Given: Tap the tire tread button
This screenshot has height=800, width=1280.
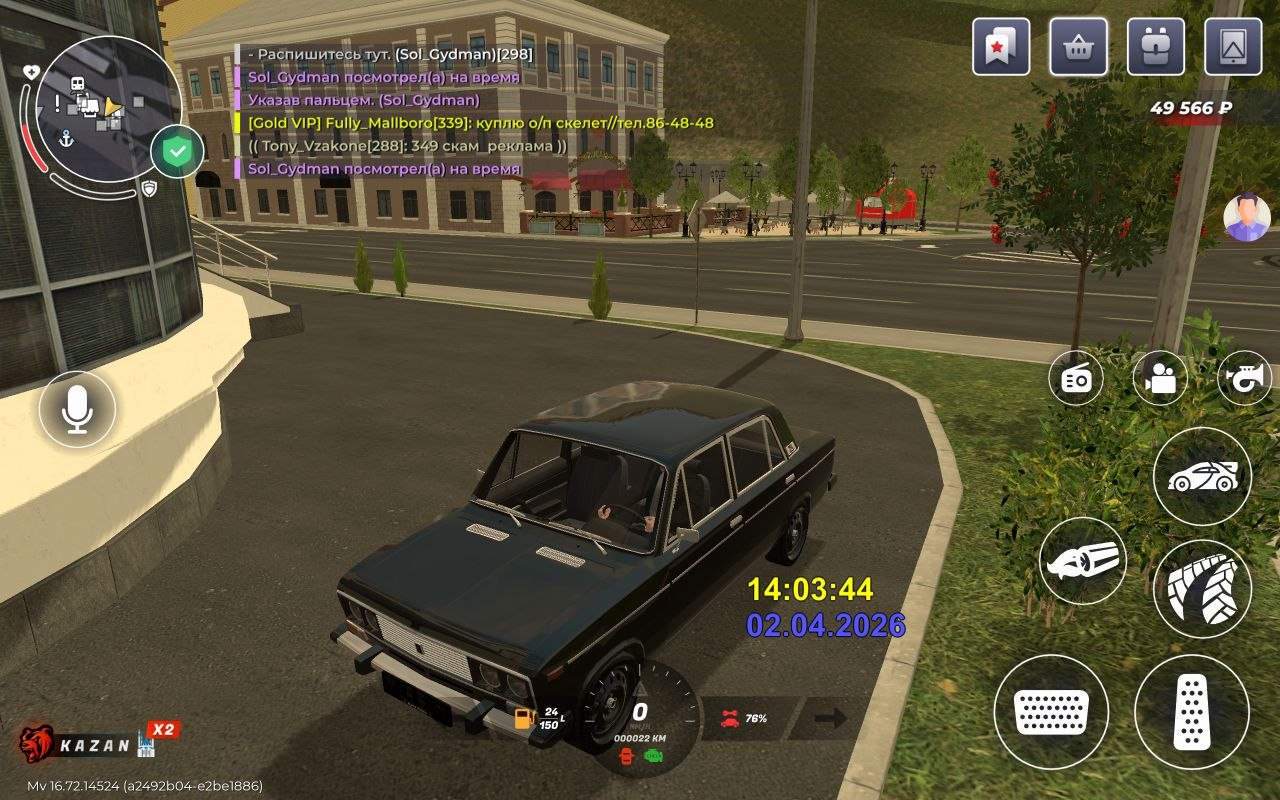Looking at the screenshot, I should [1202, 589].
